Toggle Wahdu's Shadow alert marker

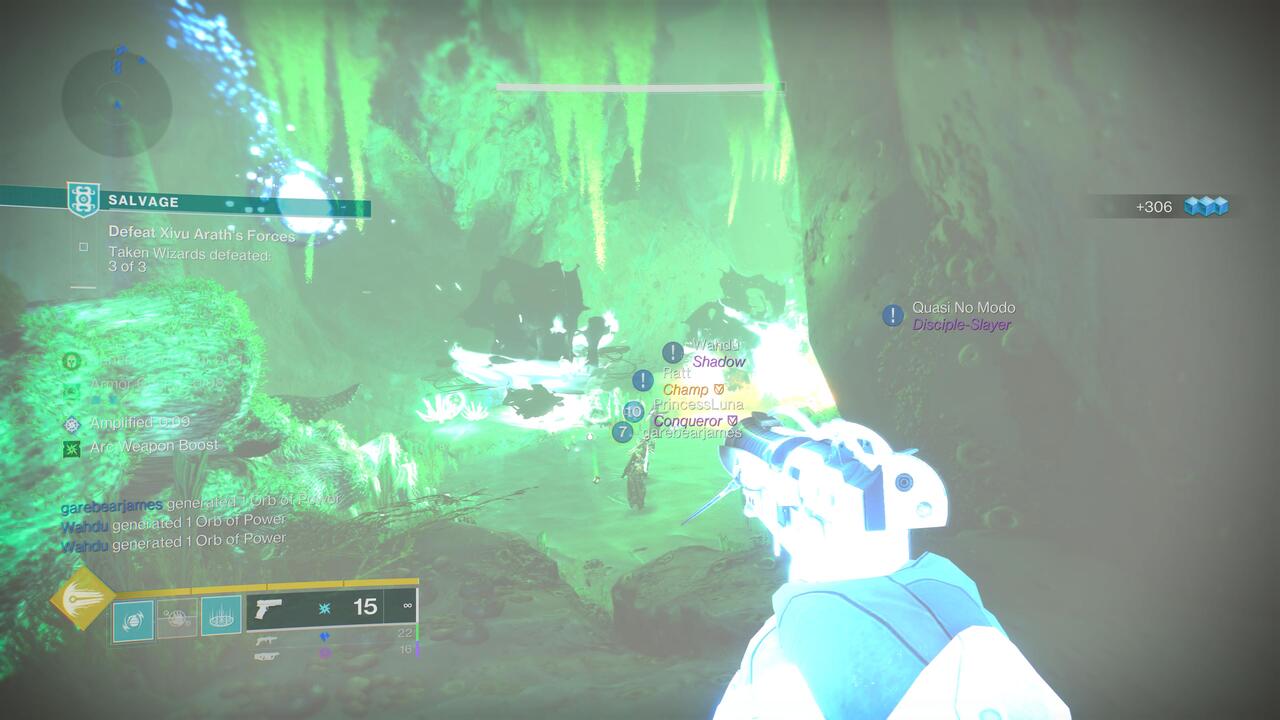pyautogui.click(x=672, y=353)
